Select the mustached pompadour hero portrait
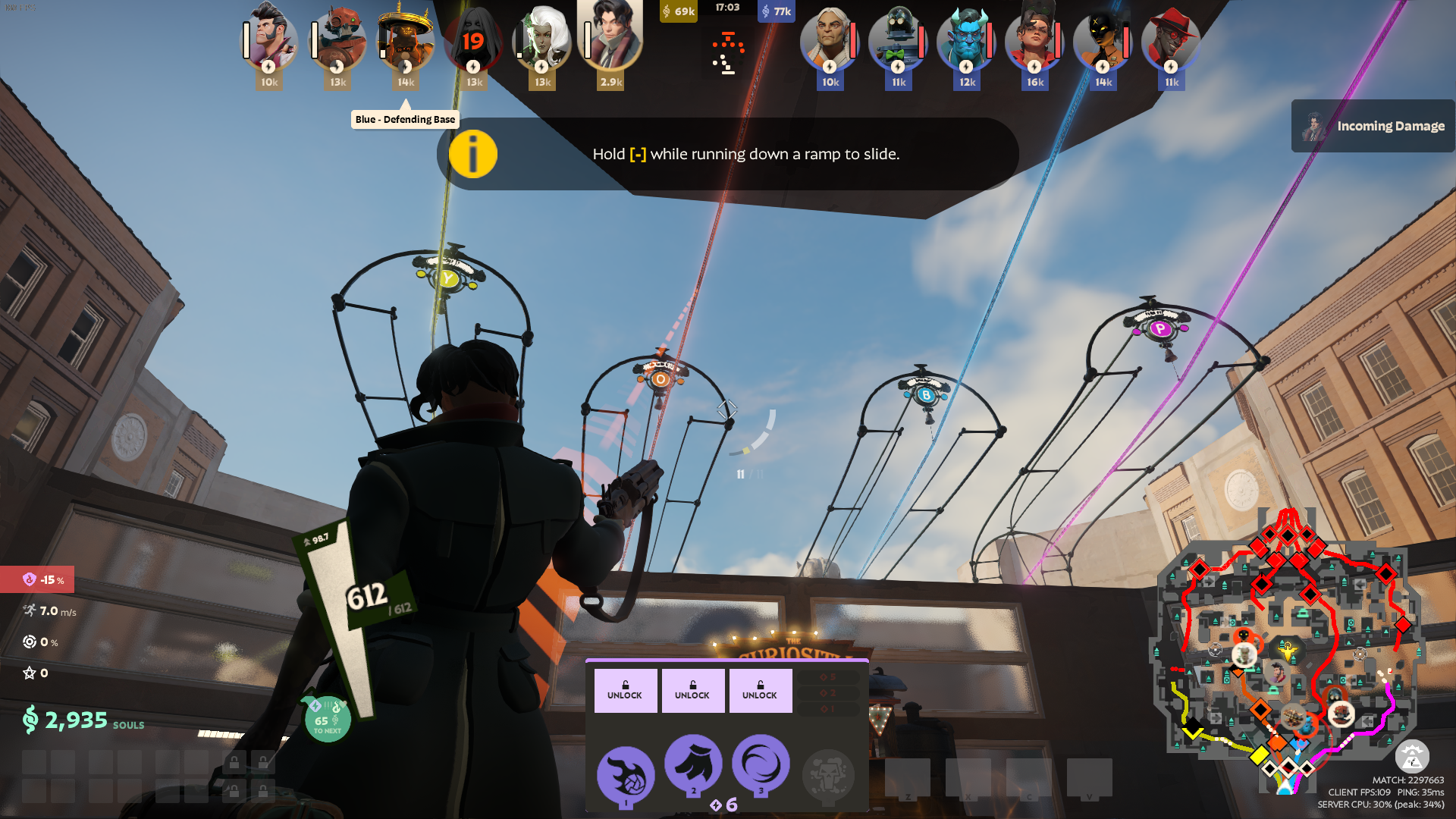This screenshot has height=819, width=1456. 269,39
